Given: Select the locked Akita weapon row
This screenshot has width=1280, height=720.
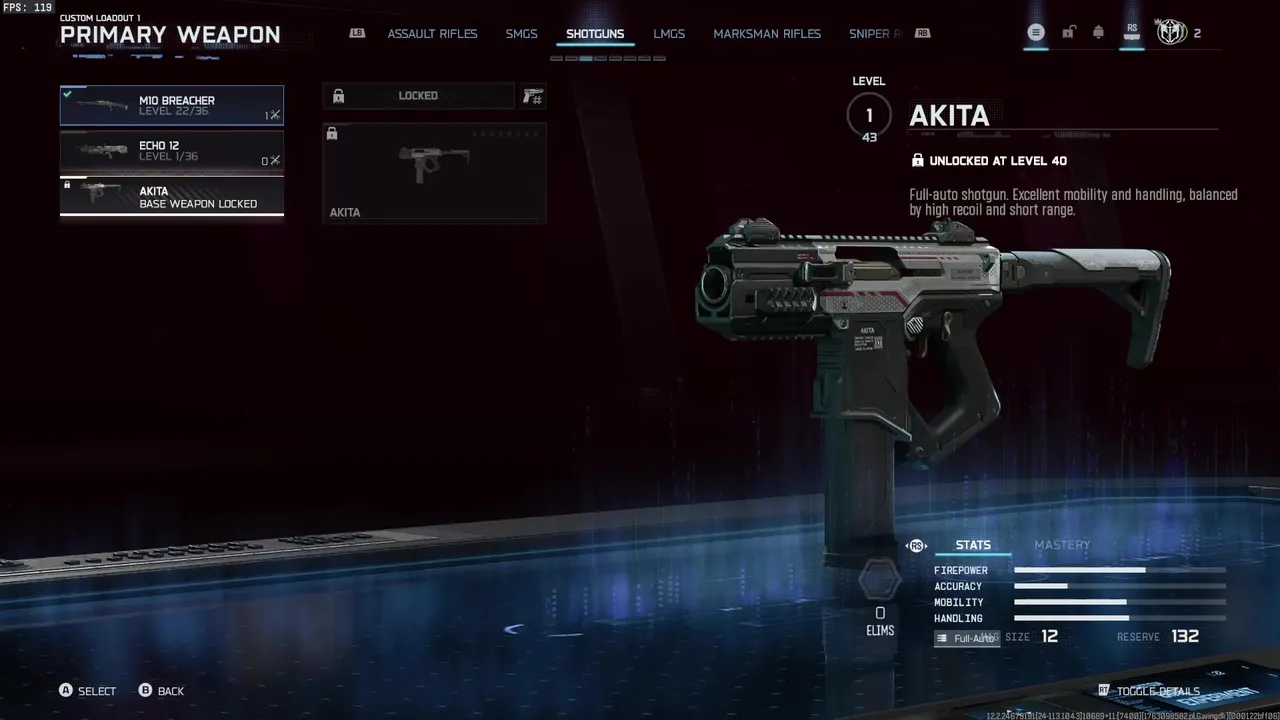Looking at the screenshot, I should pos(171,196).
